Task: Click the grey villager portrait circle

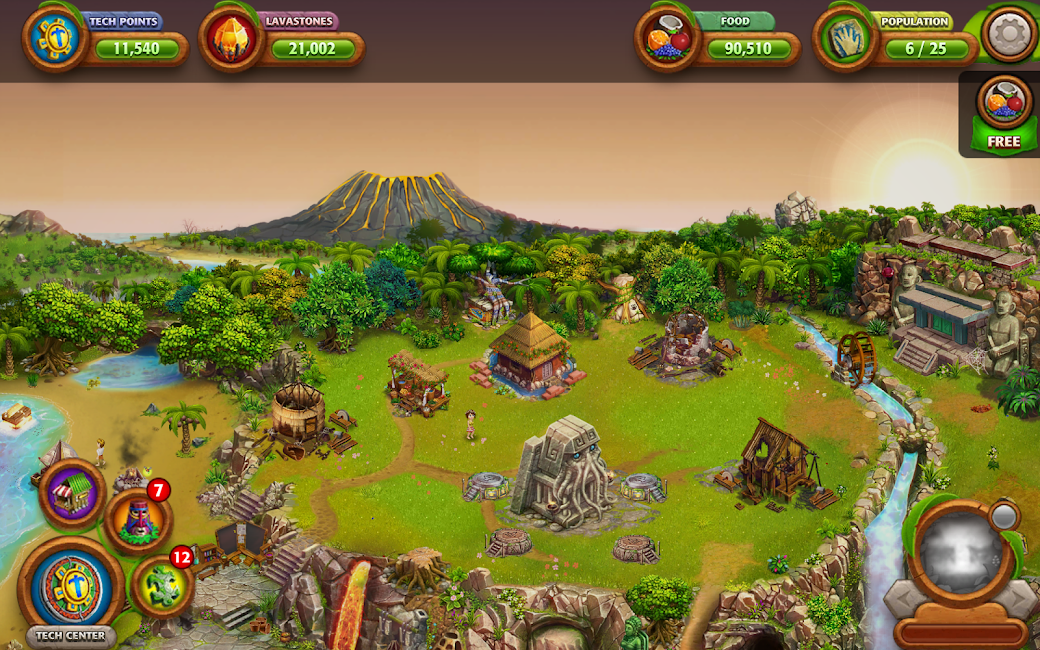Action: [x=959, y=552]
